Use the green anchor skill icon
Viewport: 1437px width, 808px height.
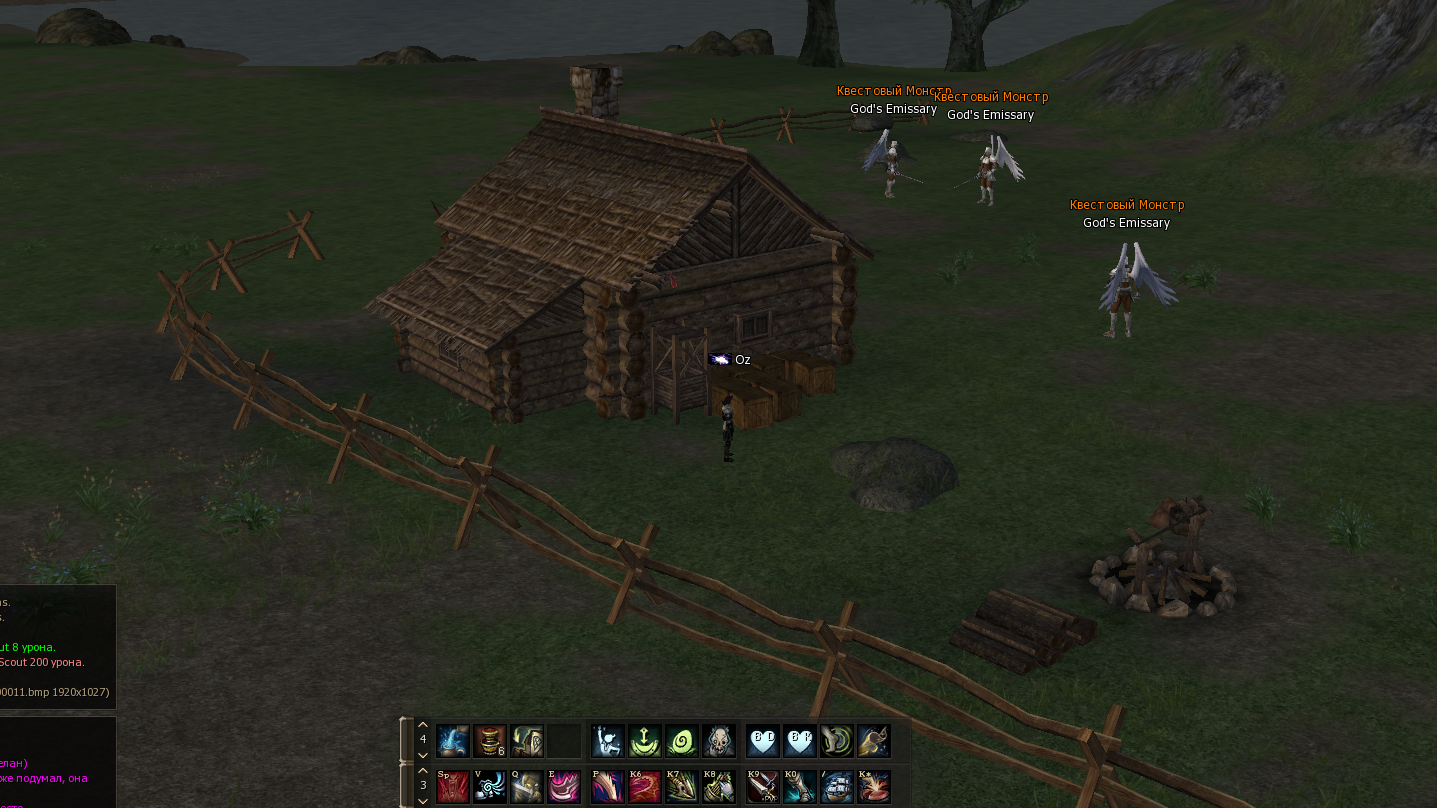645,742
